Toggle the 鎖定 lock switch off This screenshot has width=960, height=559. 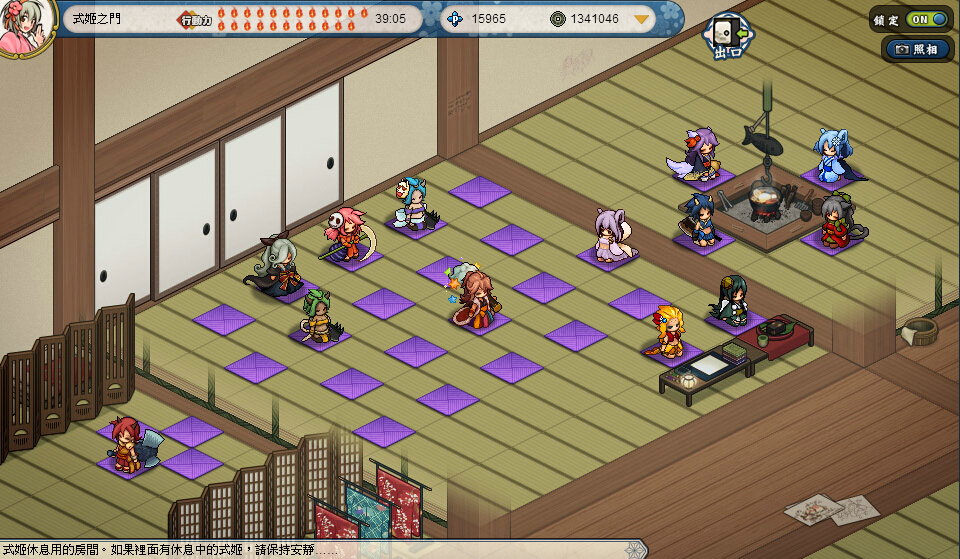pyautogui.click(x=926, y=19)
